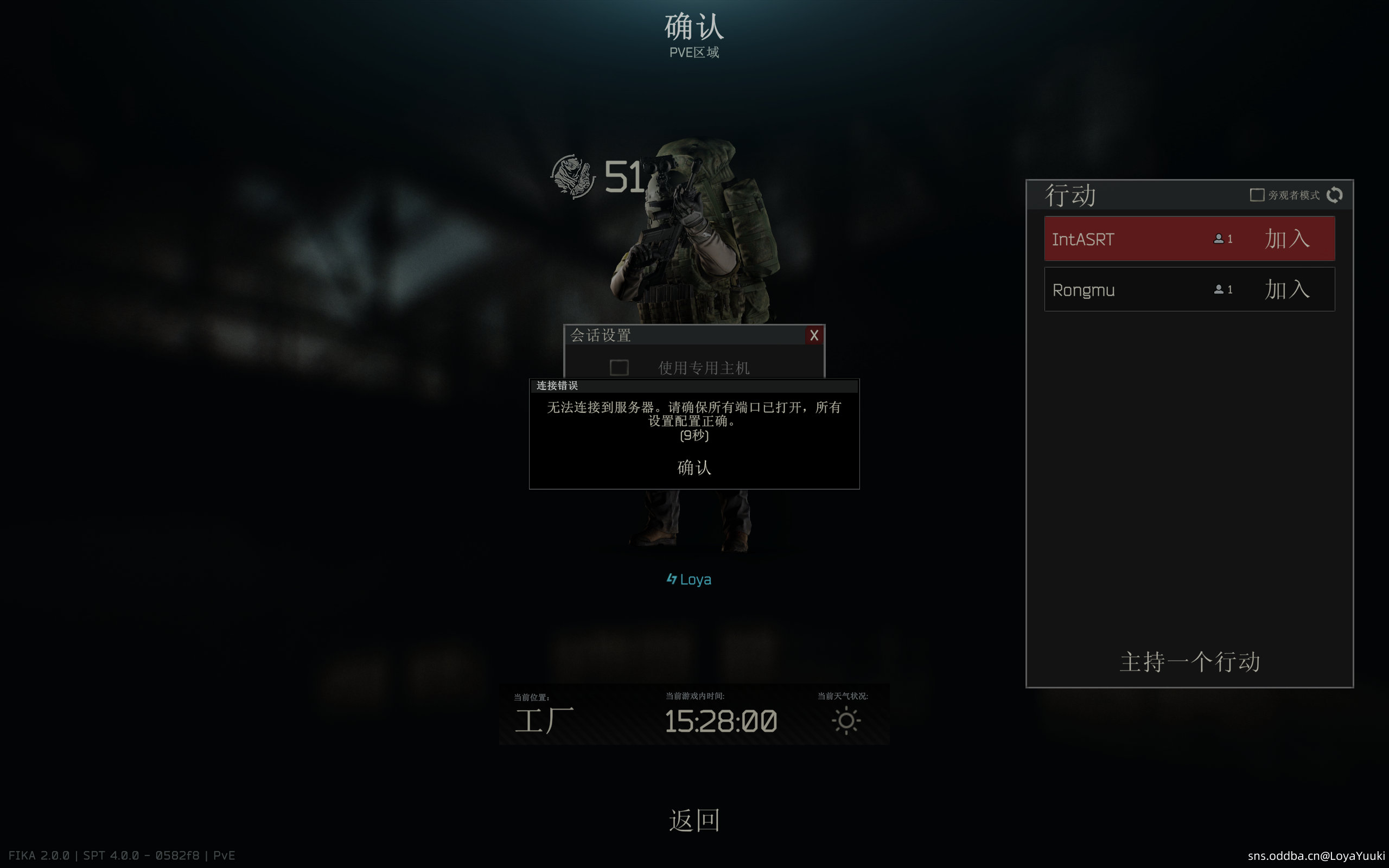Confirm the connection error dialog
Viewport: 1389px width, 868px height.
(694, 468)
